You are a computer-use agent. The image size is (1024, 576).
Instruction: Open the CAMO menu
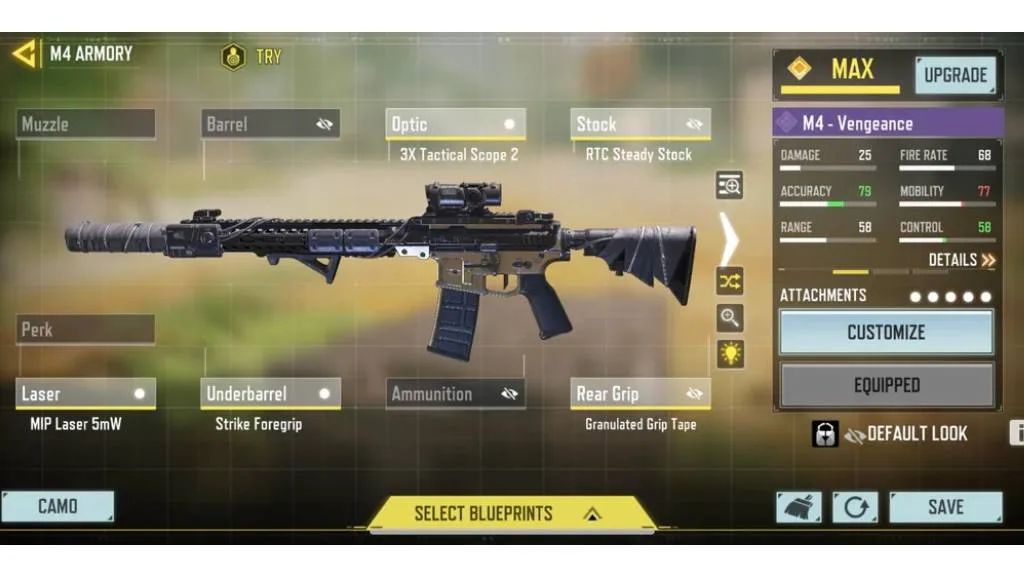pyautogui.click(x=58, y=506)
